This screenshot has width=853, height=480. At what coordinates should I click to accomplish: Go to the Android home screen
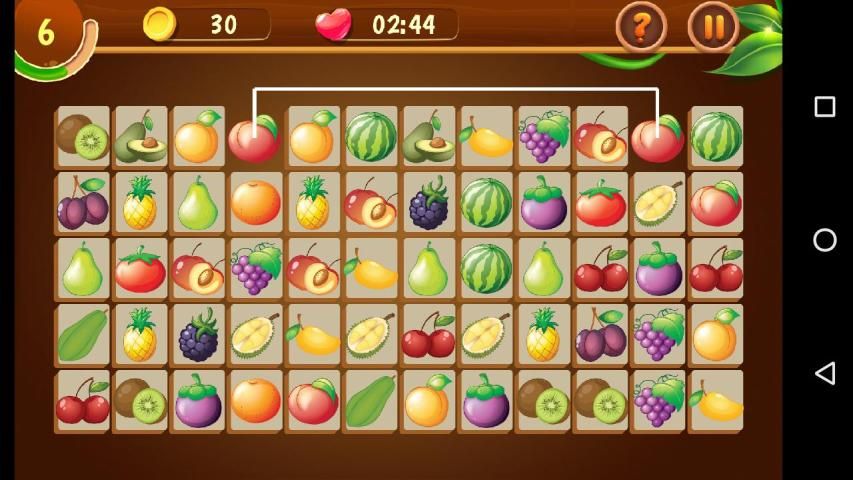[x=825, y=240]
